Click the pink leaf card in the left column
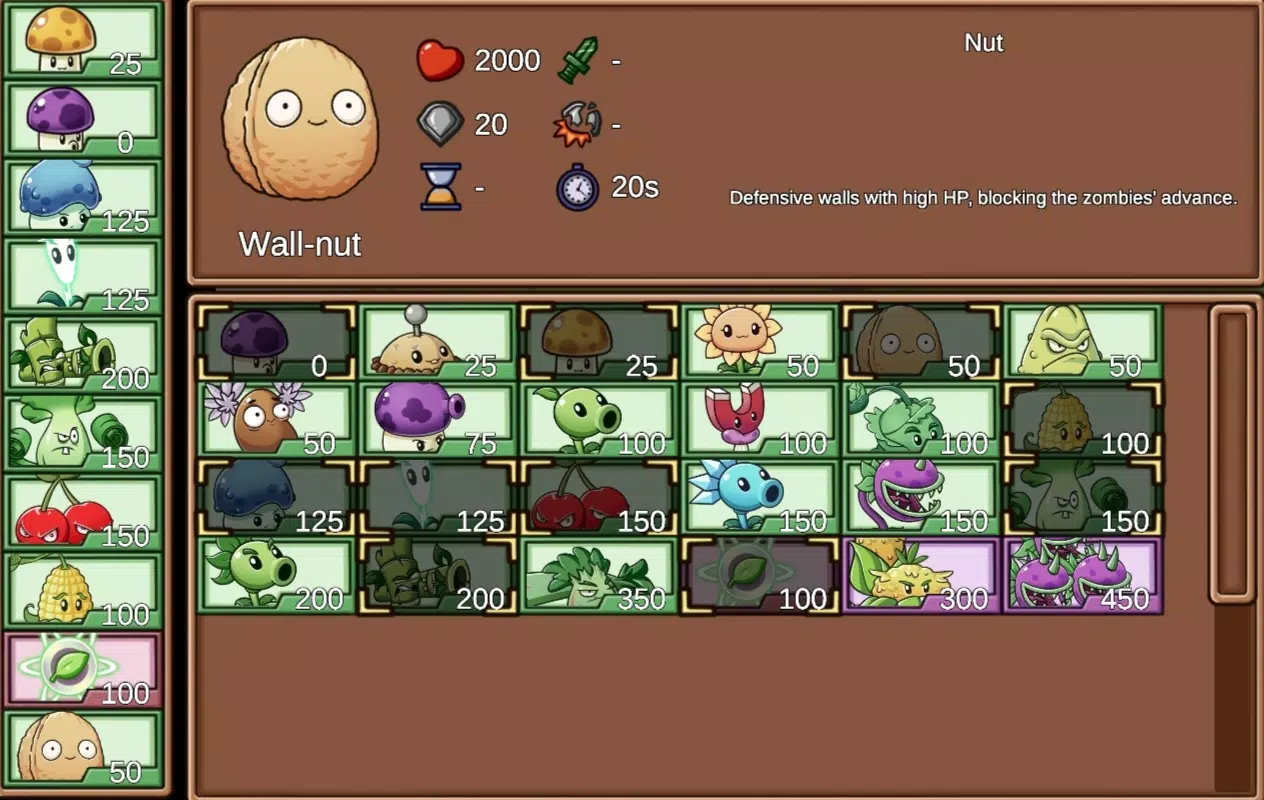 pos(83,669)
